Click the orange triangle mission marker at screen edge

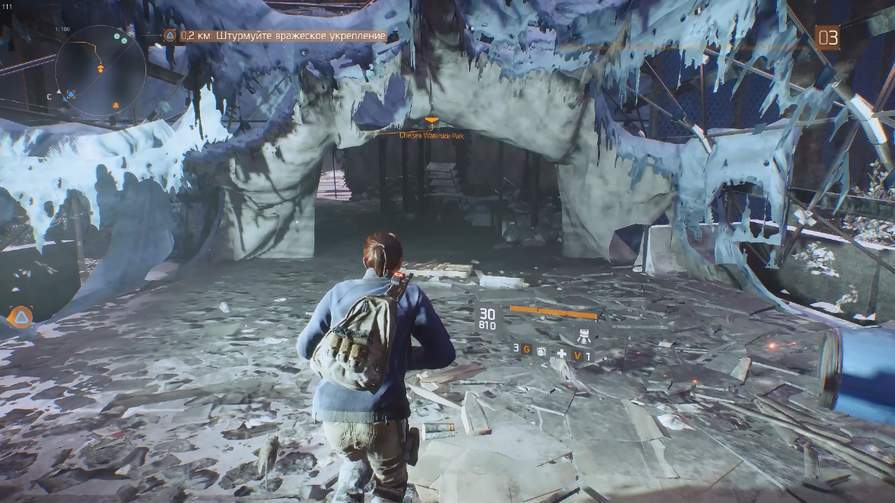(19, 317)
